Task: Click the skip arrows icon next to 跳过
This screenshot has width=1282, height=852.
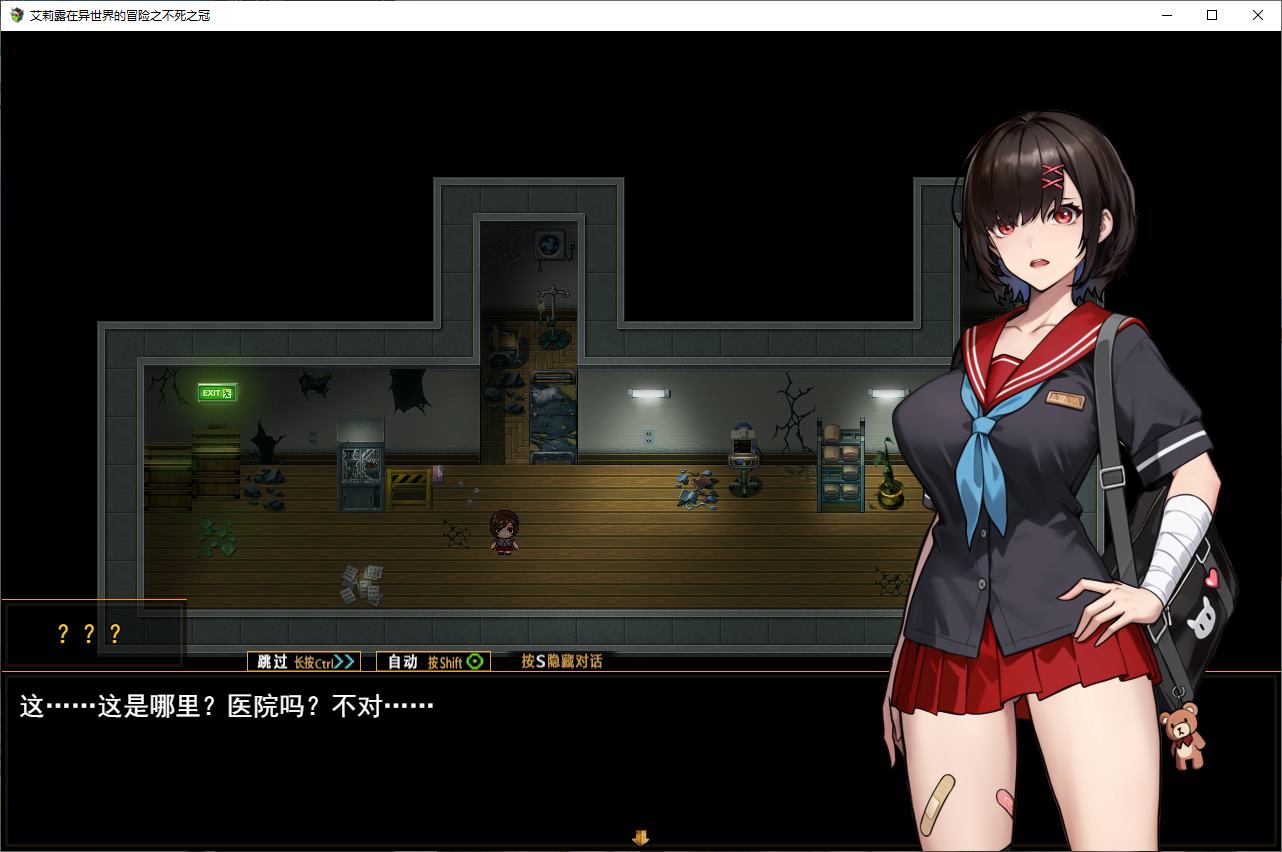Action: (344, 661)
